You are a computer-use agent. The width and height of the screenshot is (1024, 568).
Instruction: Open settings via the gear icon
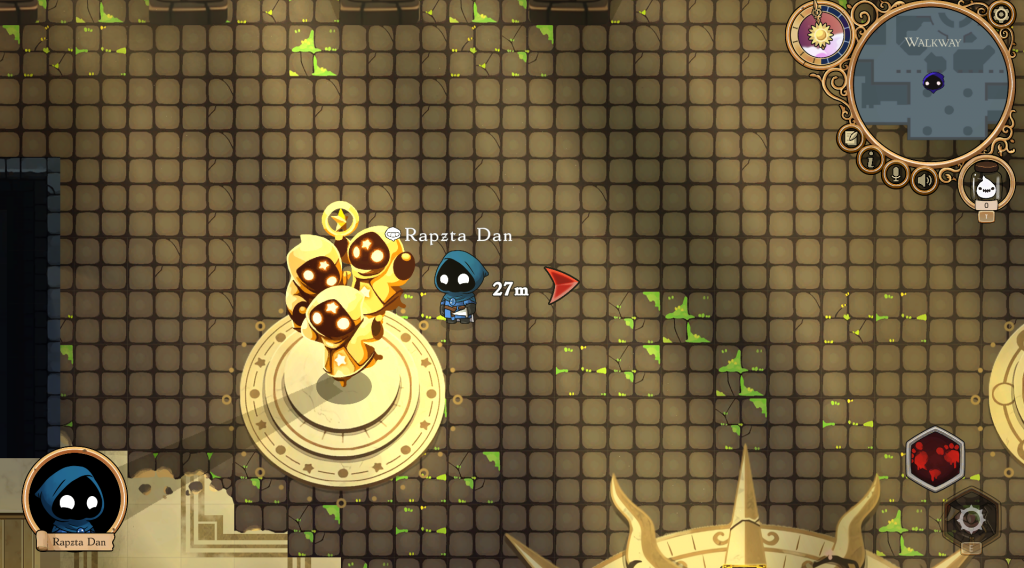1000,15
